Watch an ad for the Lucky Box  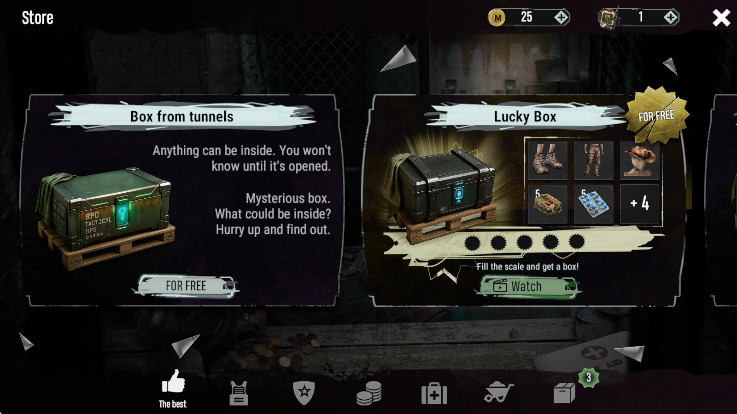tap(529, 286)
